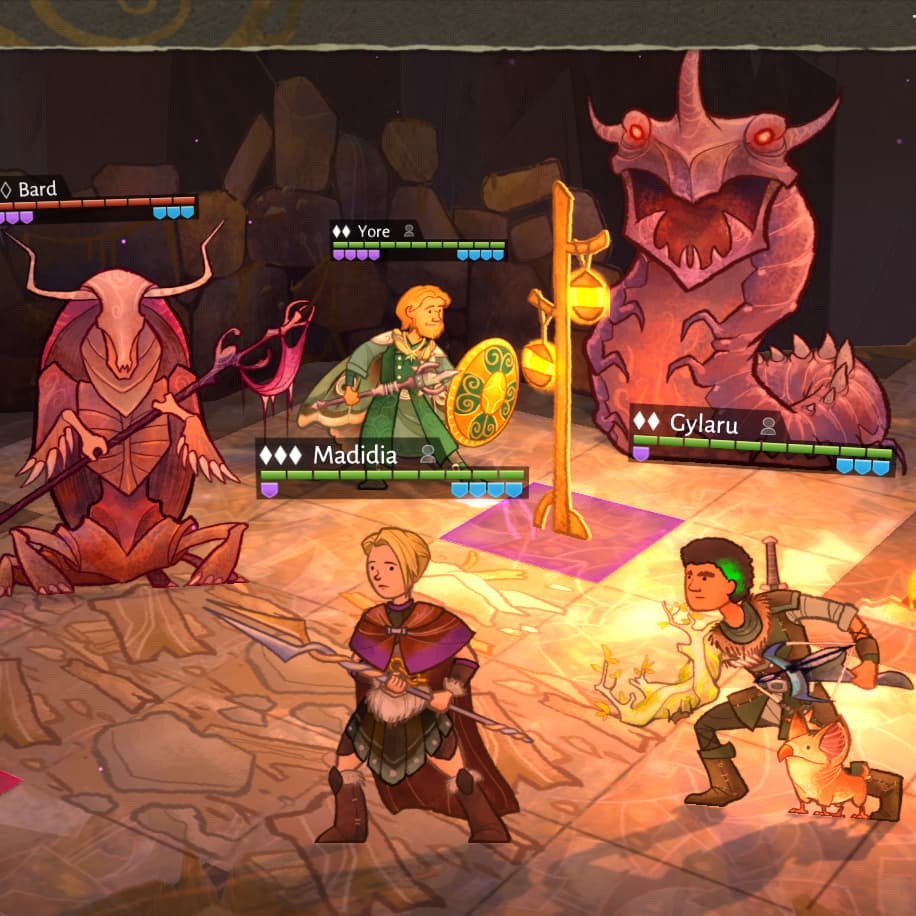
Task: Select Yore's name banner
Action: pos(374,232)
